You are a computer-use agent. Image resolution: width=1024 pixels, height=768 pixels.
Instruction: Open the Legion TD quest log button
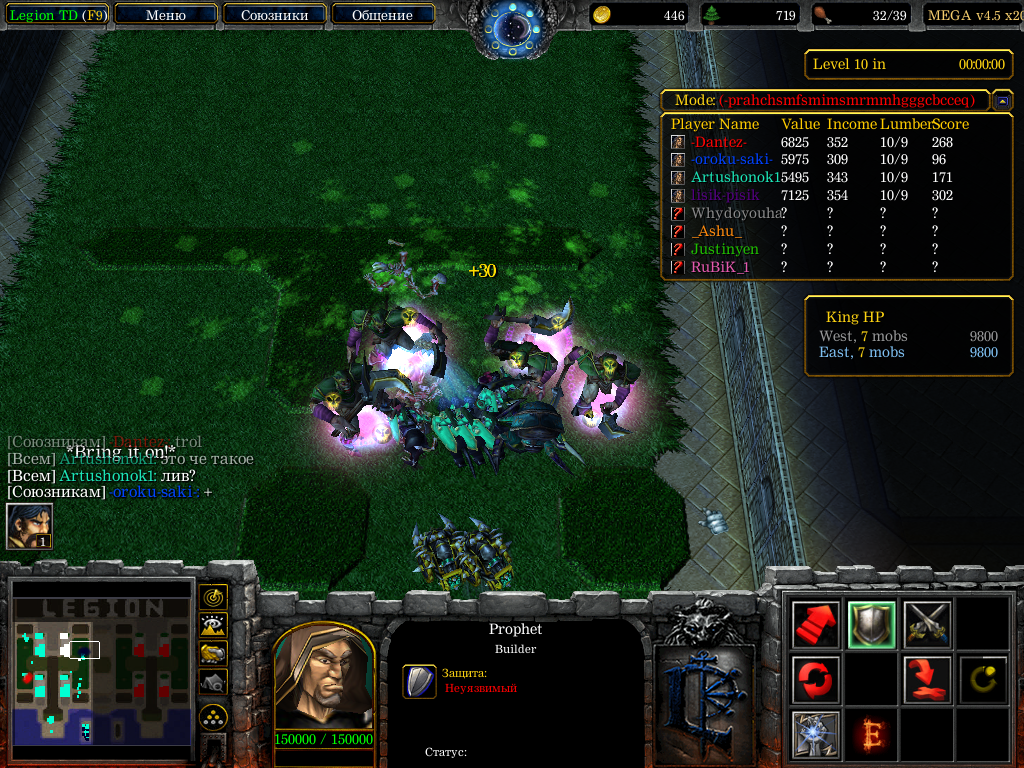click(57, 15)
